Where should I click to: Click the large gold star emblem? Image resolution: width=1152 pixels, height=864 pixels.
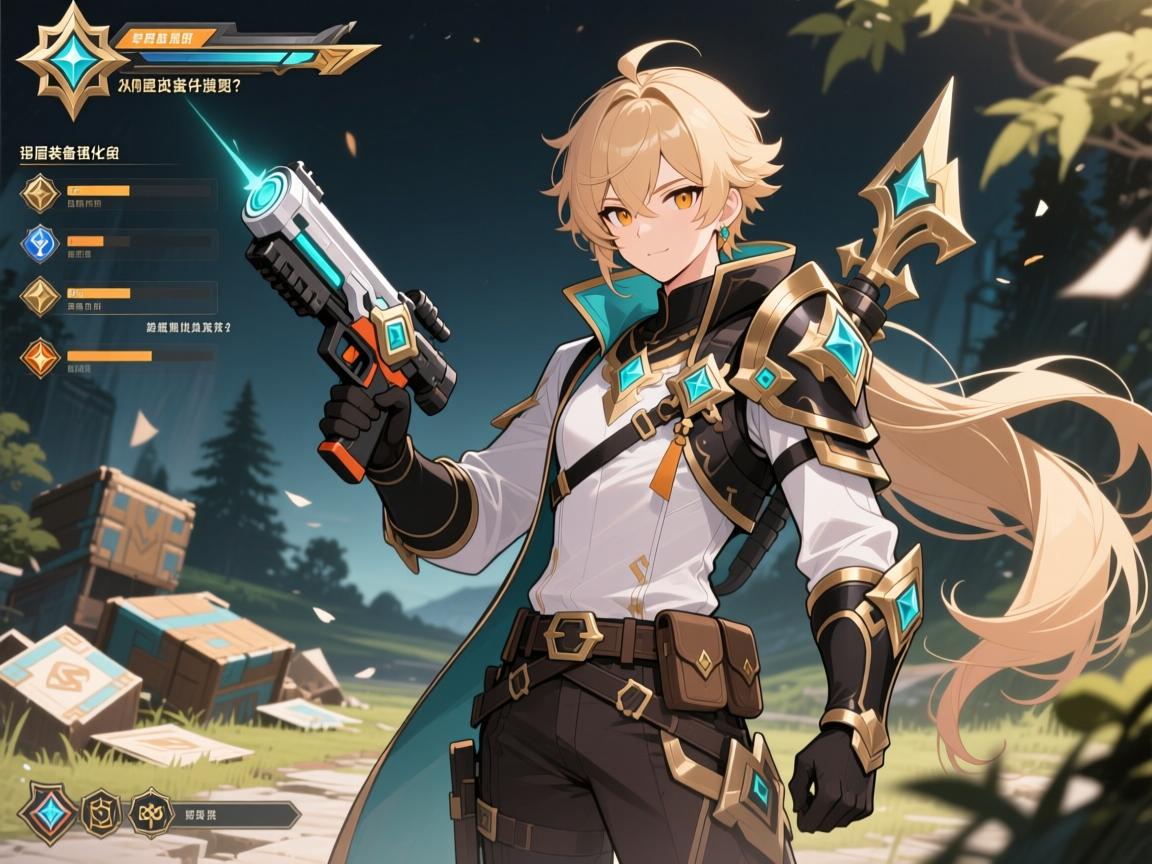coord(68,58)
